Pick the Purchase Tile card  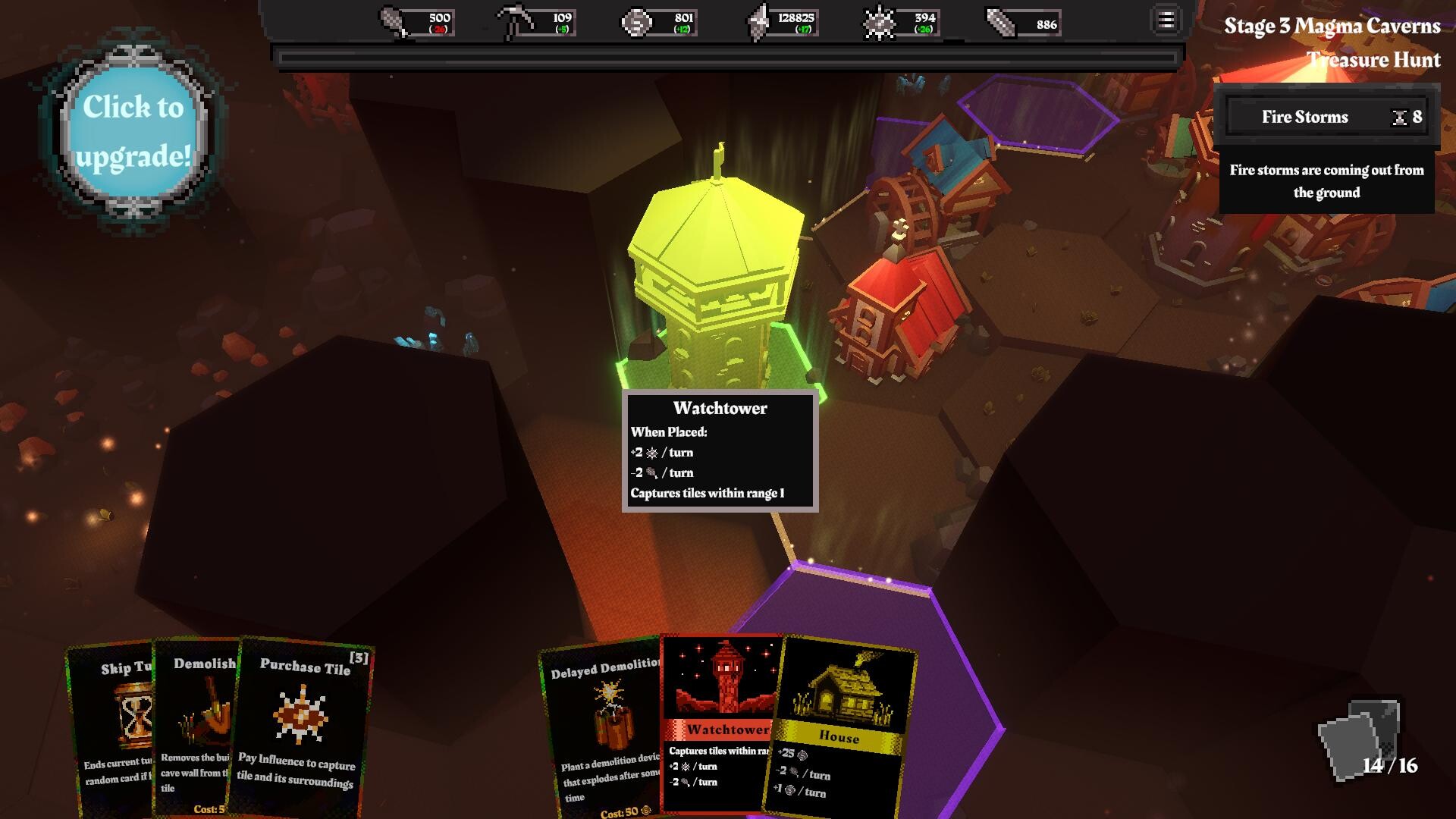(x=303, y=728)
